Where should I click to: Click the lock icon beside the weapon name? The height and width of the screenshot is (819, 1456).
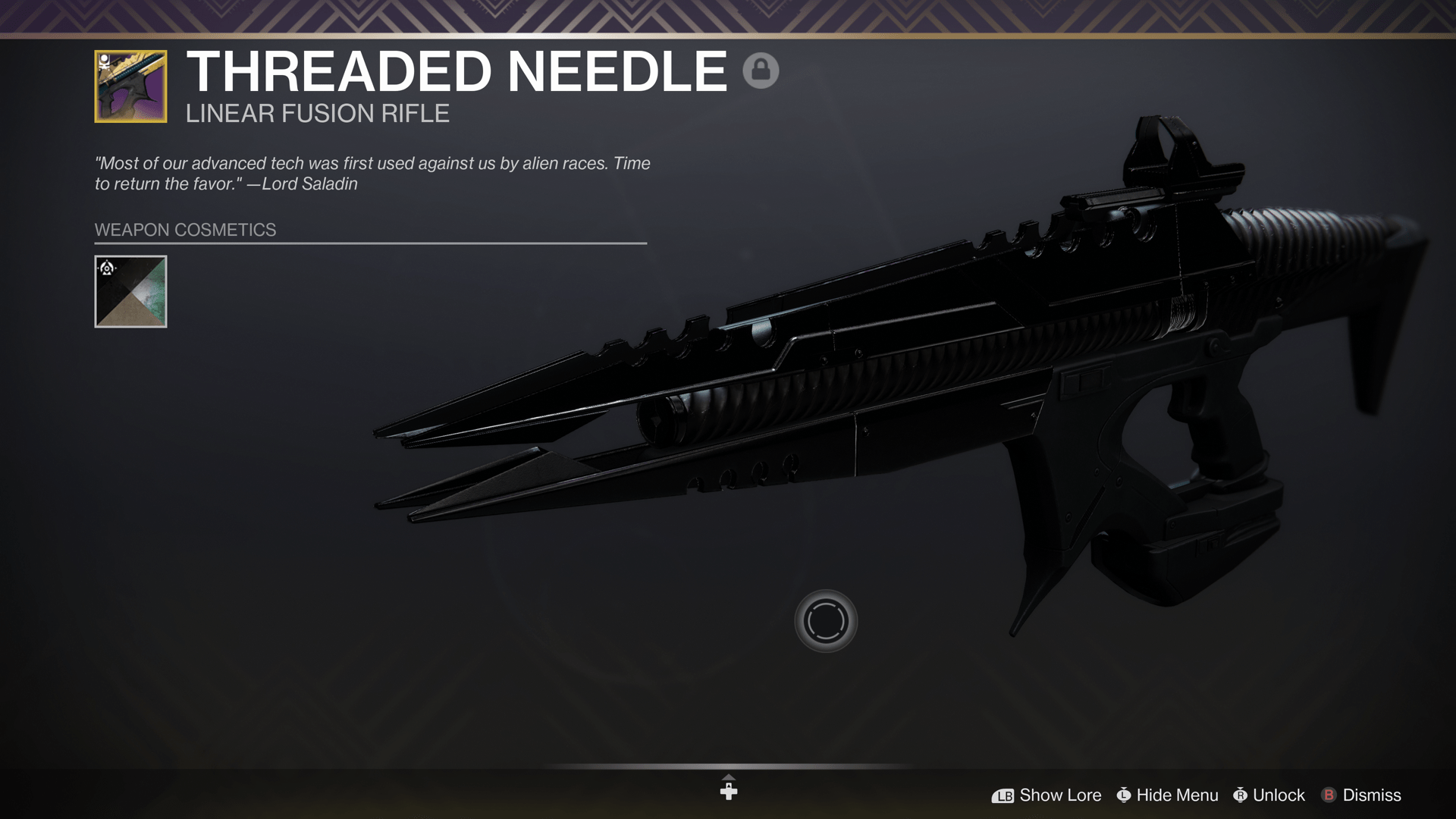[x=761, y=70]
